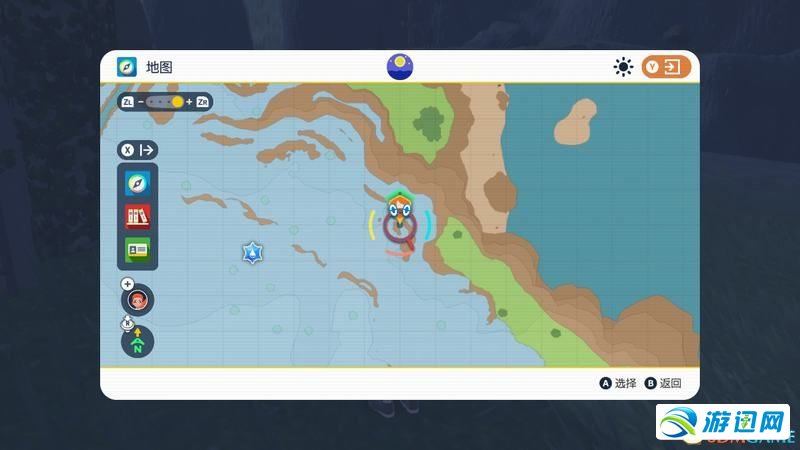Adjust the map zoom level slider

pos(165,102)
